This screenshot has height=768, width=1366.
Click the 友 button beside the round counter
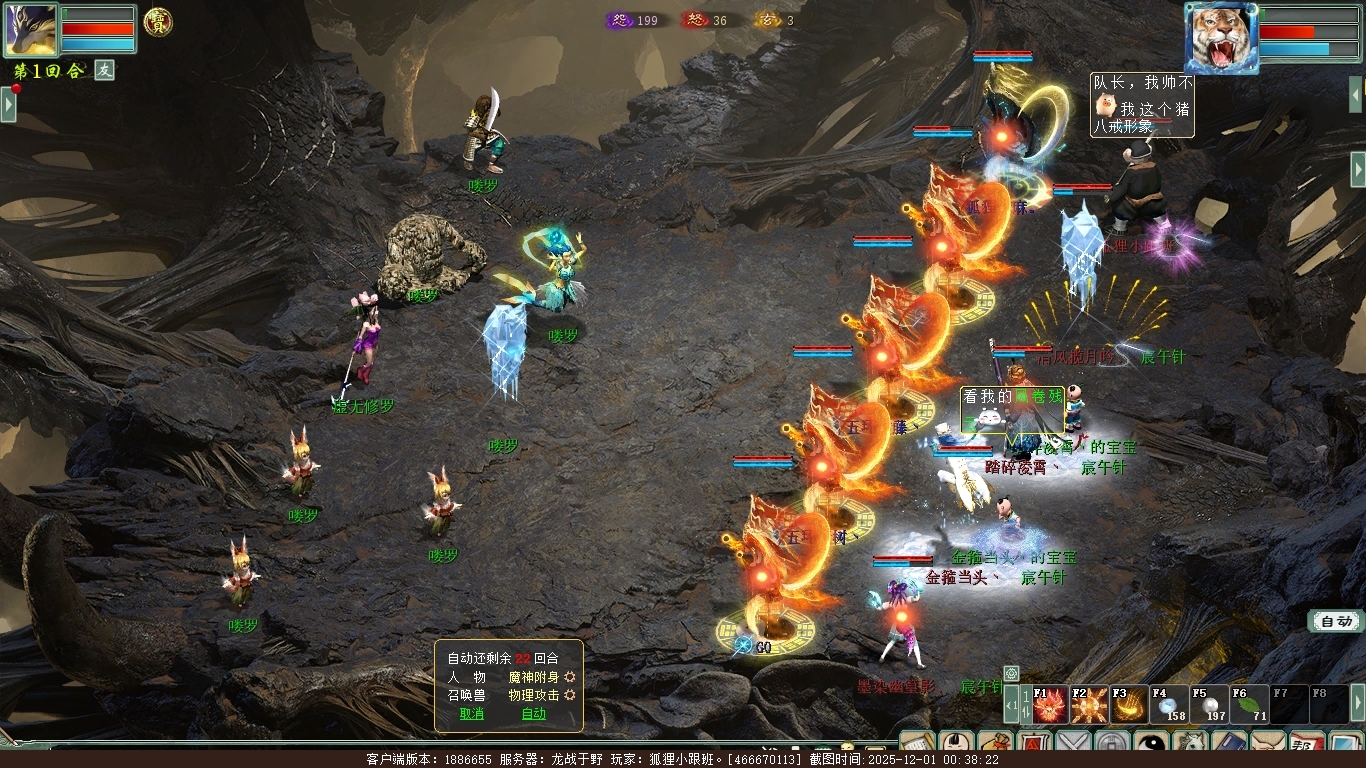click(105, 70)
